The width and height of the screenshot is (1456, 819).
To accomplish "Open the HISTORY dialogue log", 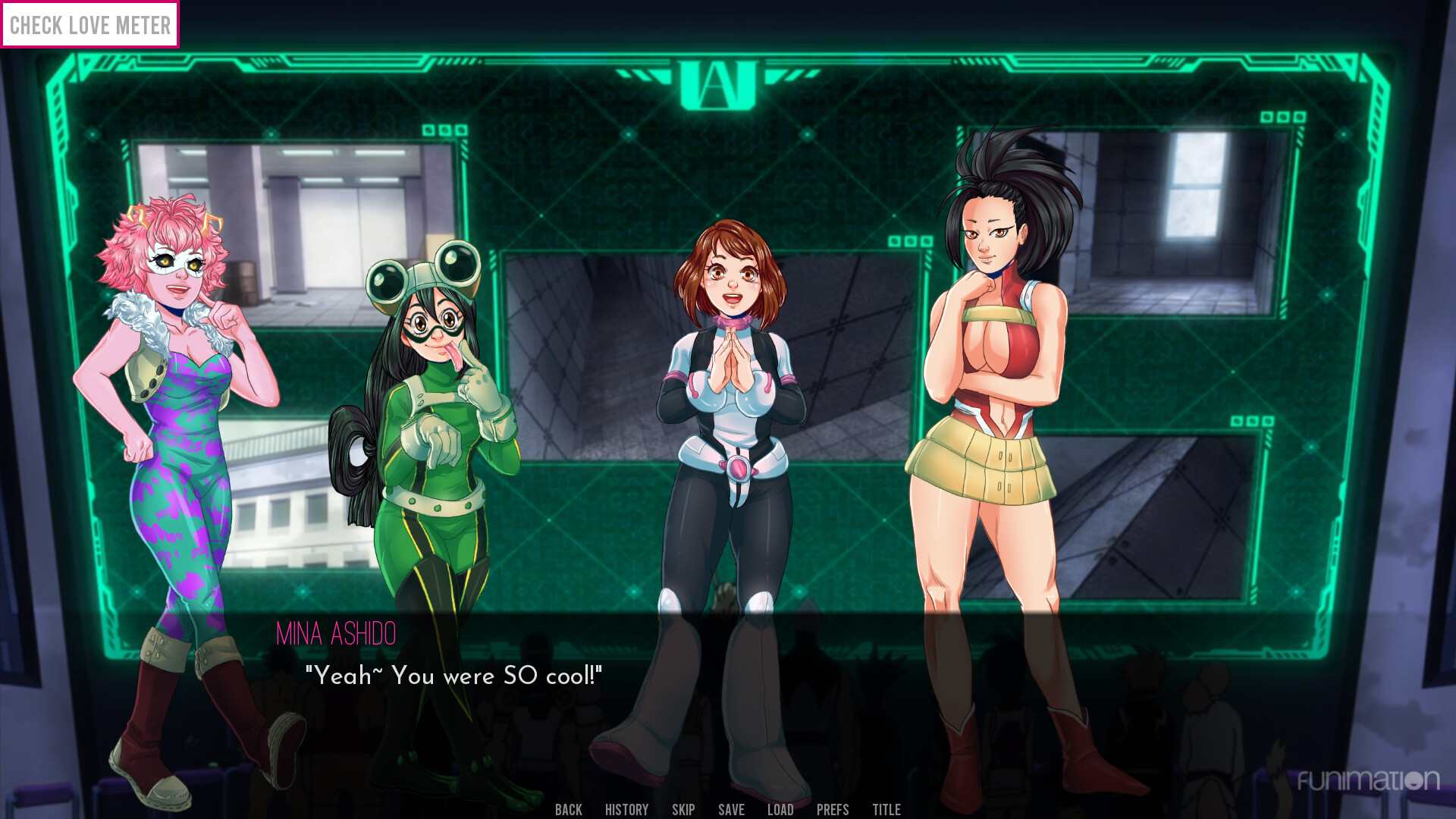I will [627, 809].
